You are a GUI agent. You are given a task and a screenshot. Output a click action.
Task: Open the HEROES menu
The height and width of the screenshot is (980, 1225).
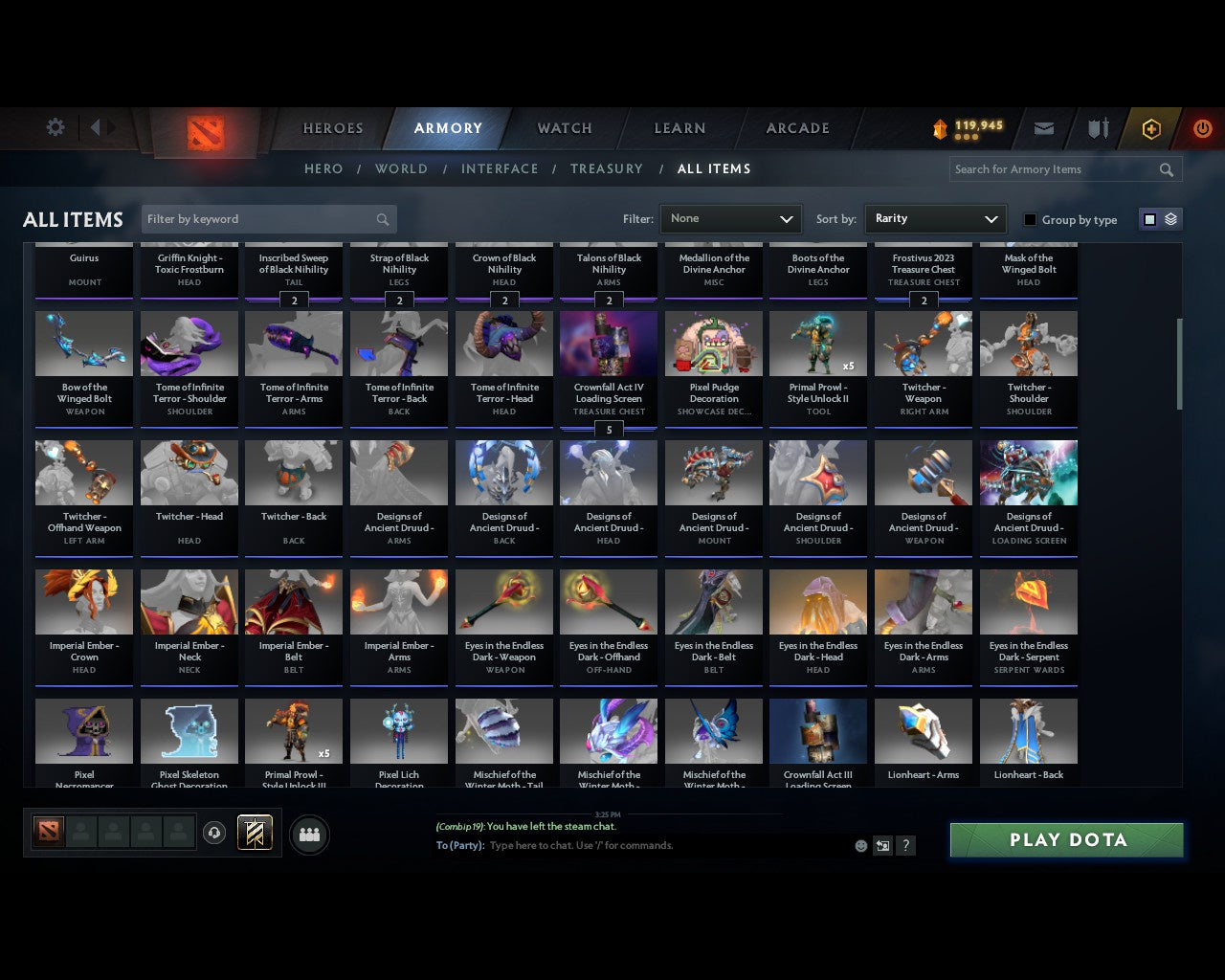click(x=331, y=127)
